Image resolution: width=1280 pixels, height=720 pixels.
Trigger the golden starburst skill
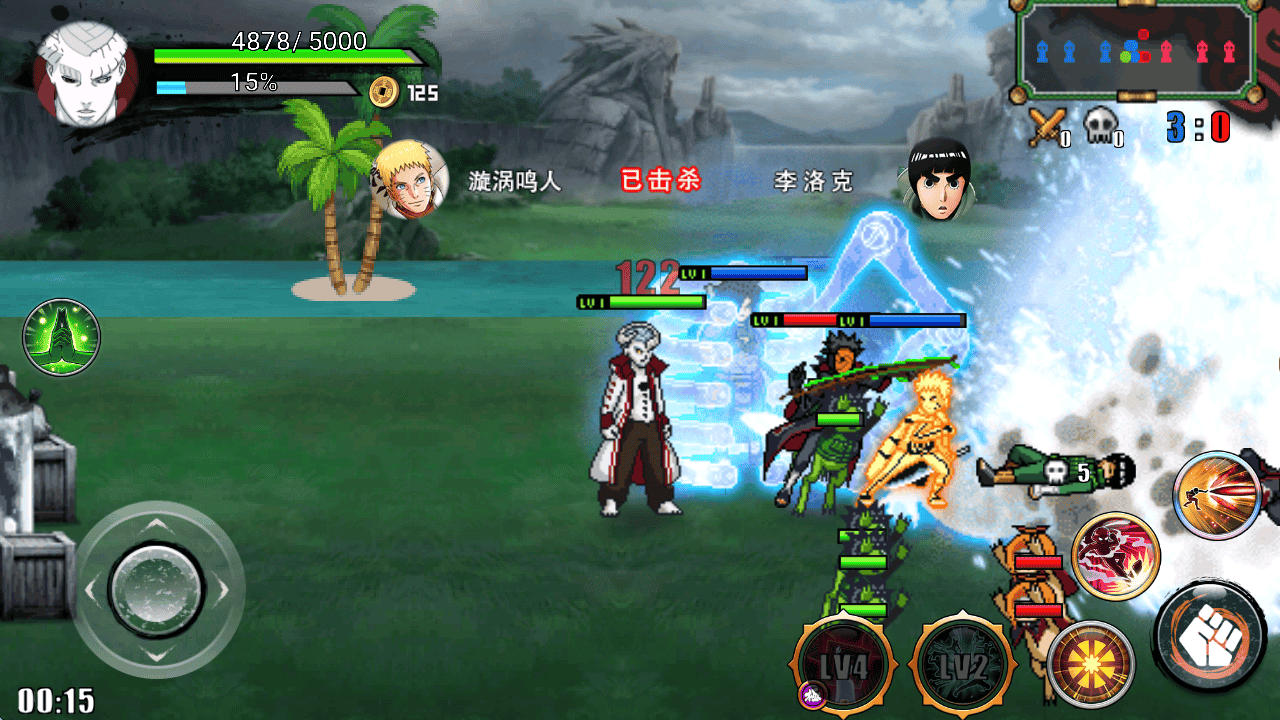click(x=1091, y=664)
